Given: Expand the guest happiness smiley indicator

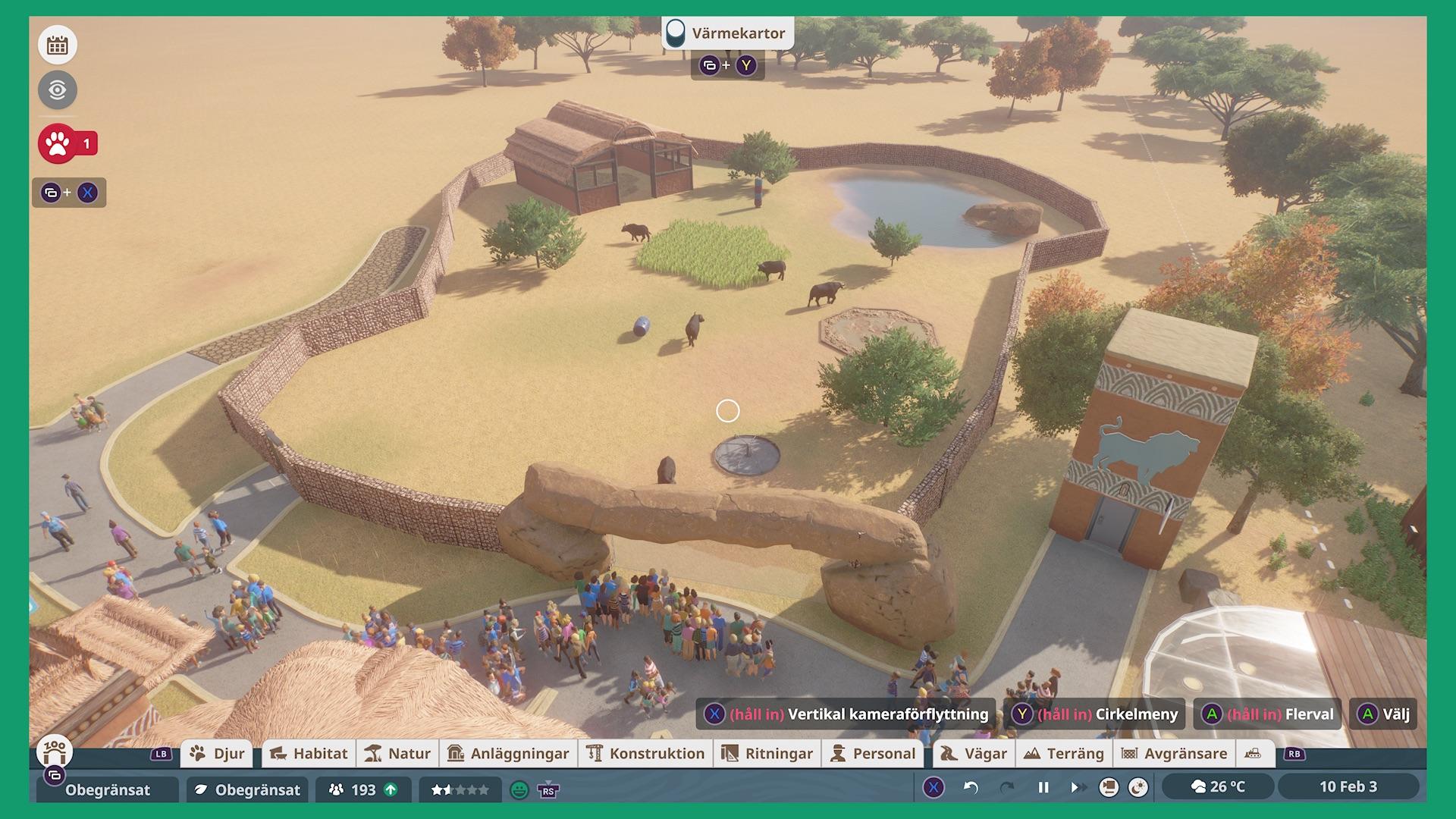Looking at the screenshot, I should (x=519, y=789).
